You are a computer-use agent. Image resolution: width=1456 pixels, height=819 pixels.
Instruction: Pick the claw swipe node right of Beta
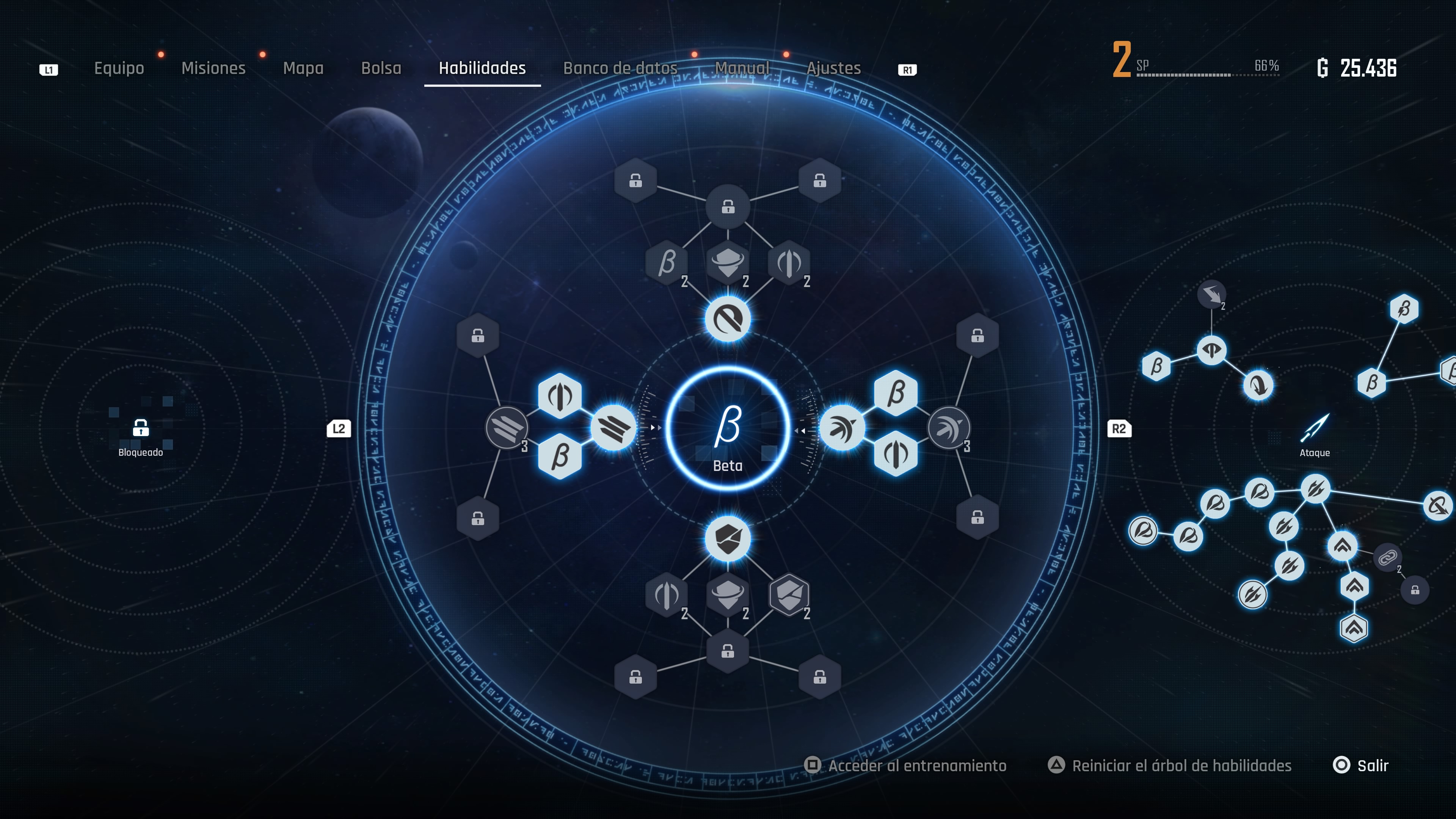pyautogui.click(x=842, y=428)
